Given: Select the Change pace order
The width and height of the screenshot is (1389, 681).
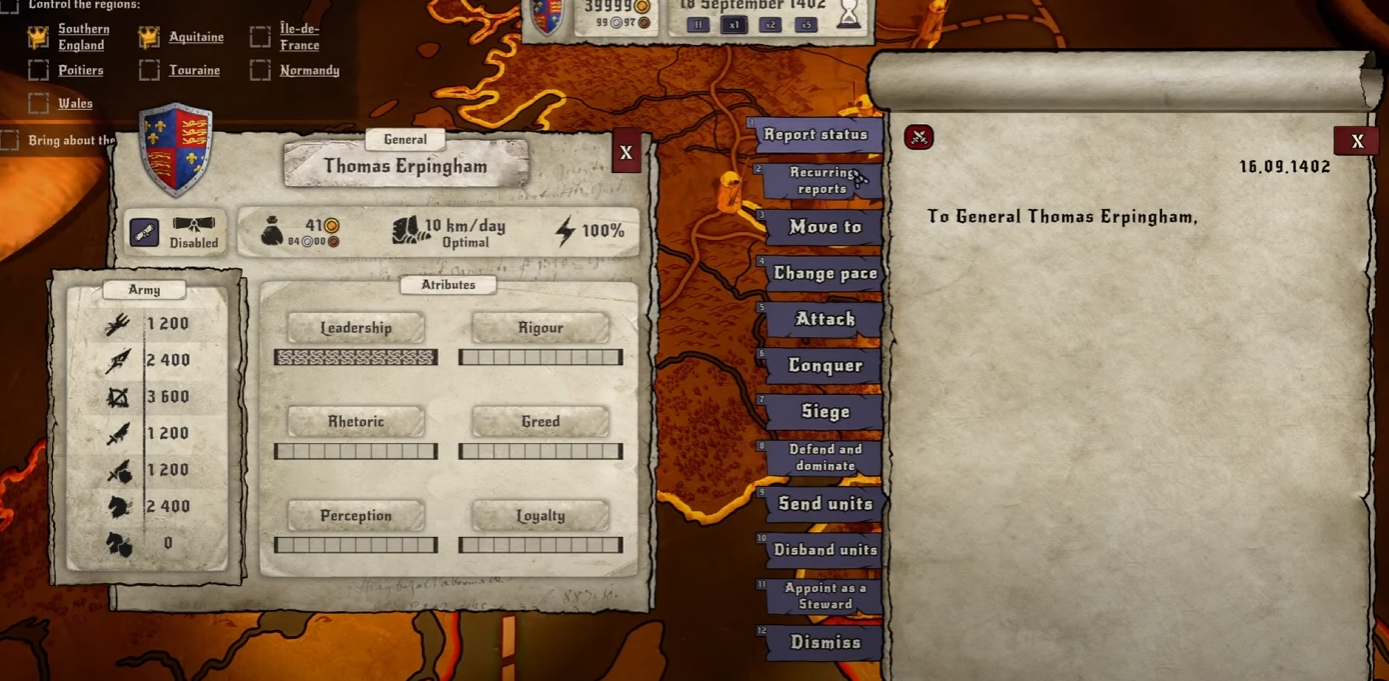Looking at the screenshot, I should pos(824,273).
